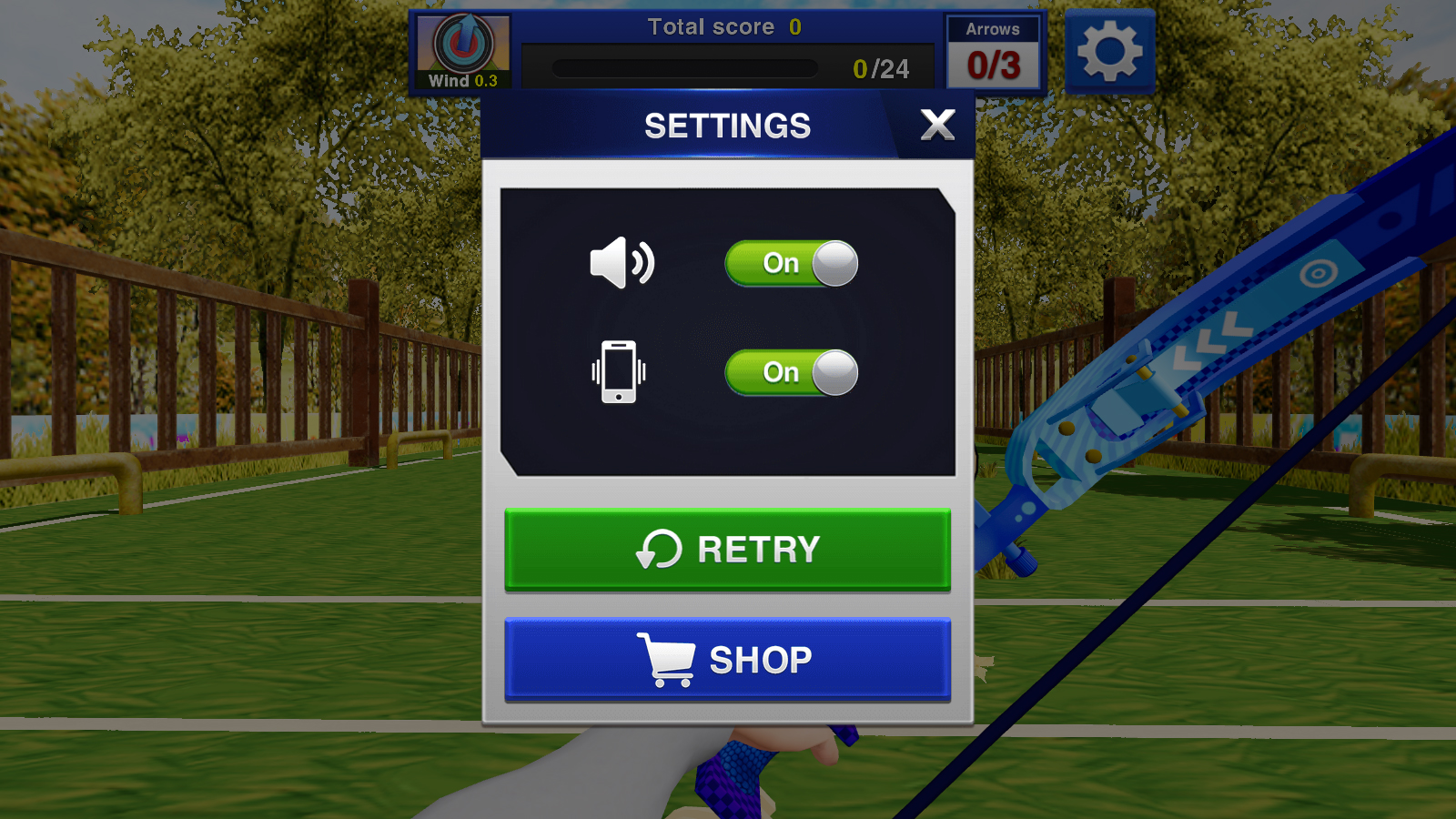Turn off the sound toggle
Image resolution: width=1456 pixels, height=819 pixels.
pyautogui.click(x=790, y=263)
